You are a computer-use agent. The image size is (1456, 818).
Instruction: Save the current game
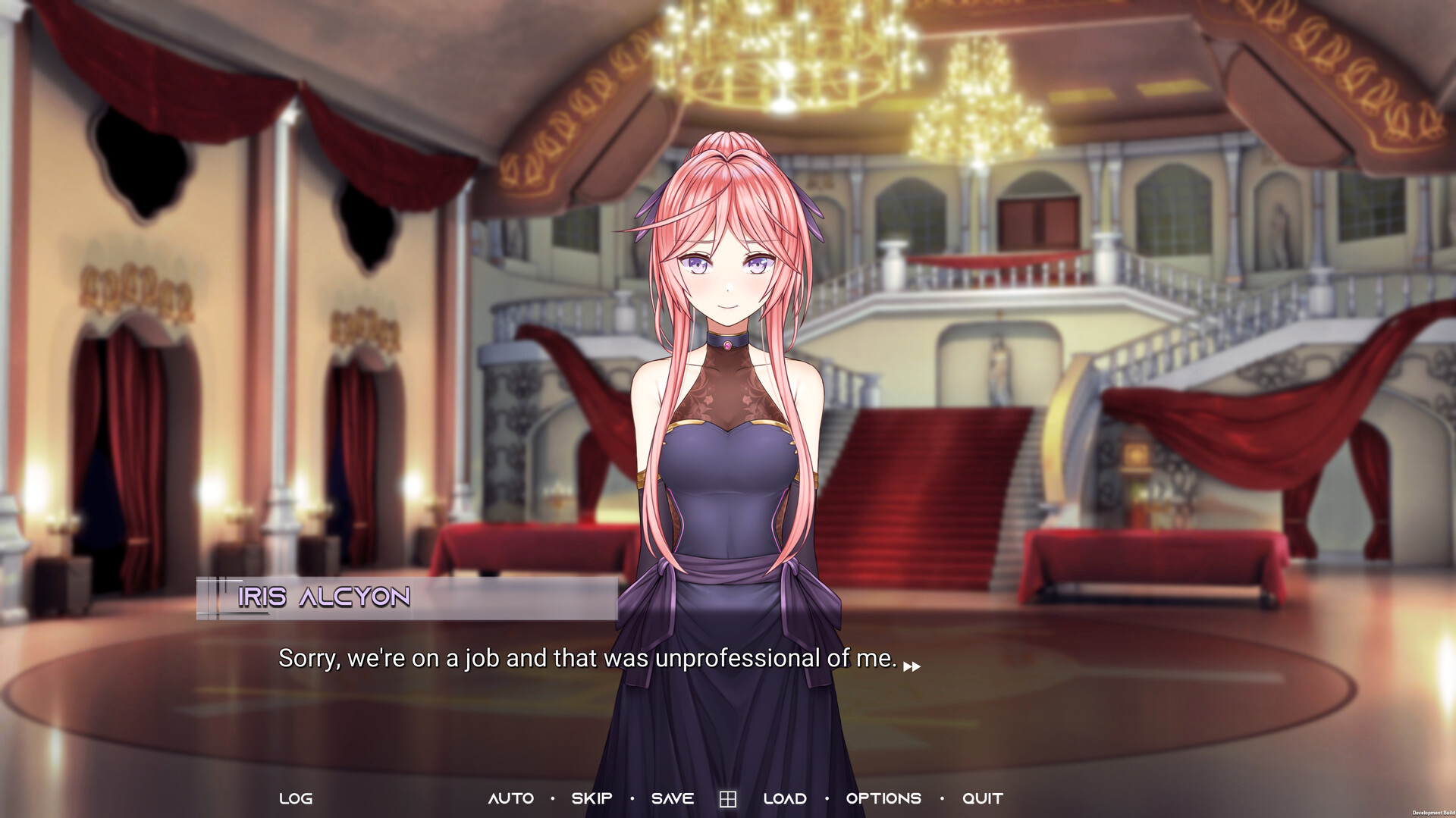coord(673,798)
